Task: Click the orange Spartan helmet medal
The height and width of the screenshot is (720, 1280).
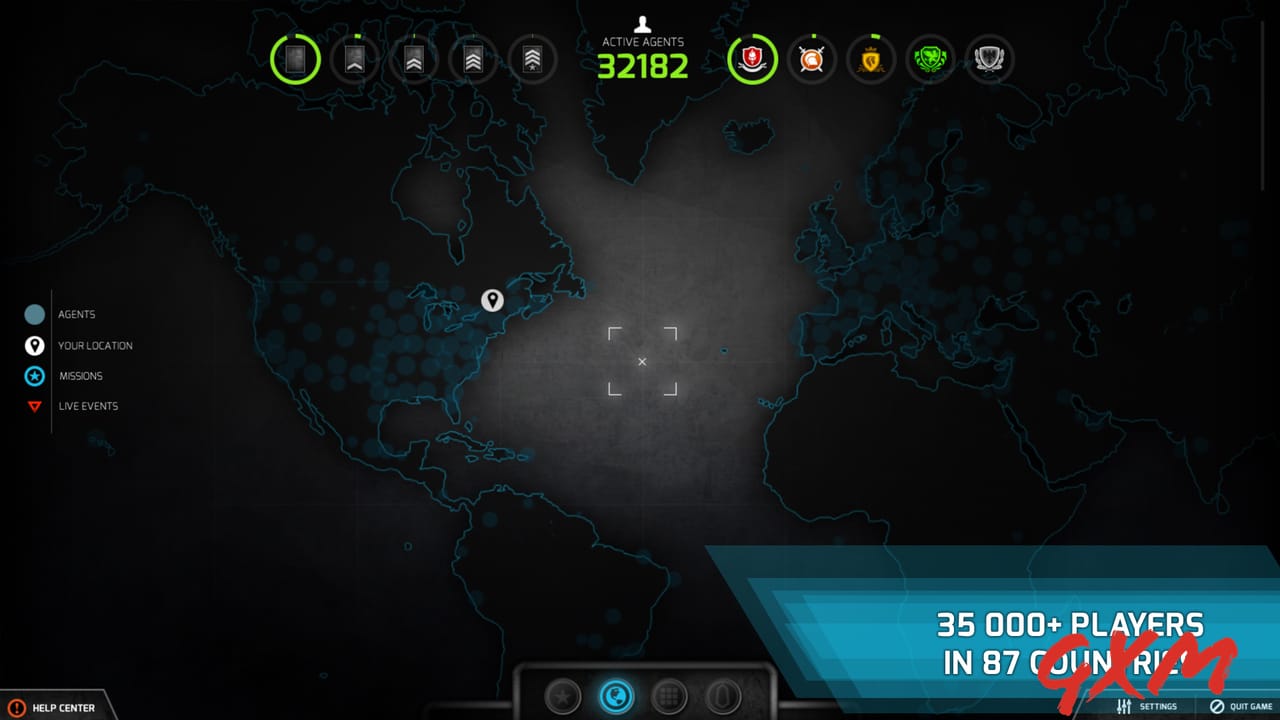Action: point(811,59)
